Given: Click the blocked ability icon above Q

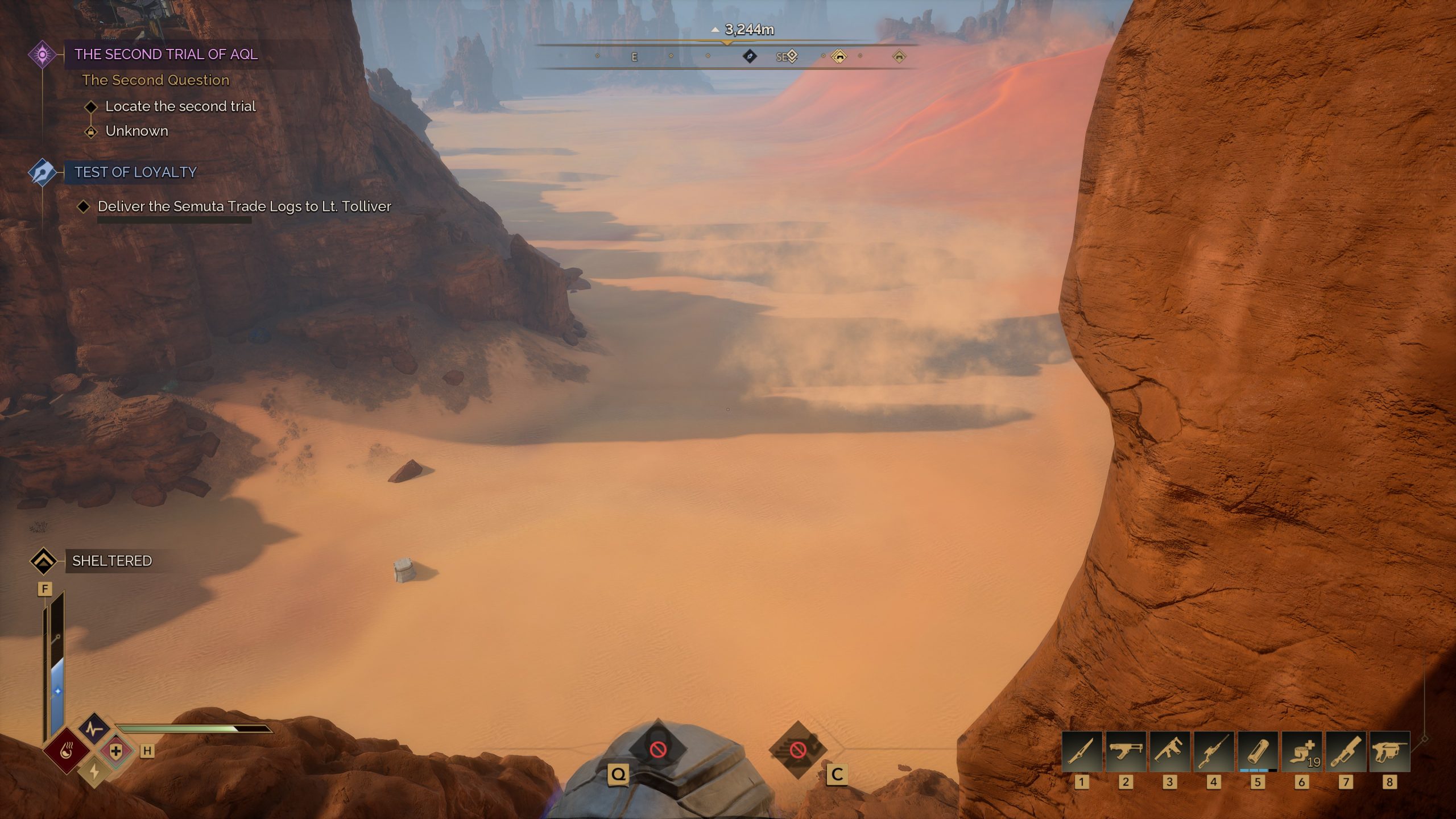Looking at the screenshot, I should click(658, 749).
